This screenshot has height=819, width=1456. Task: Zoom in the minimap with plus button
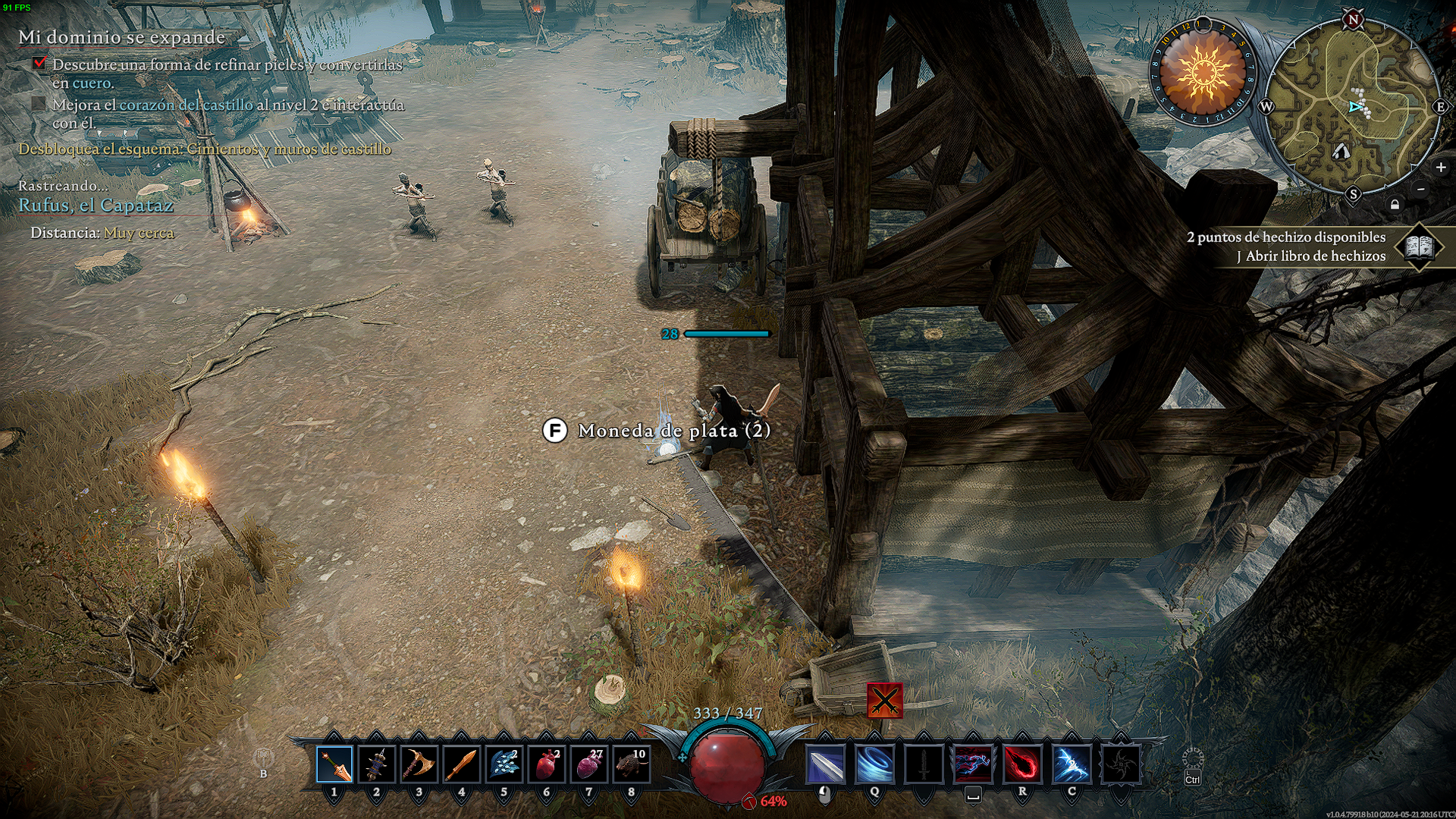pyautogui.click(x=1441, y=168)
